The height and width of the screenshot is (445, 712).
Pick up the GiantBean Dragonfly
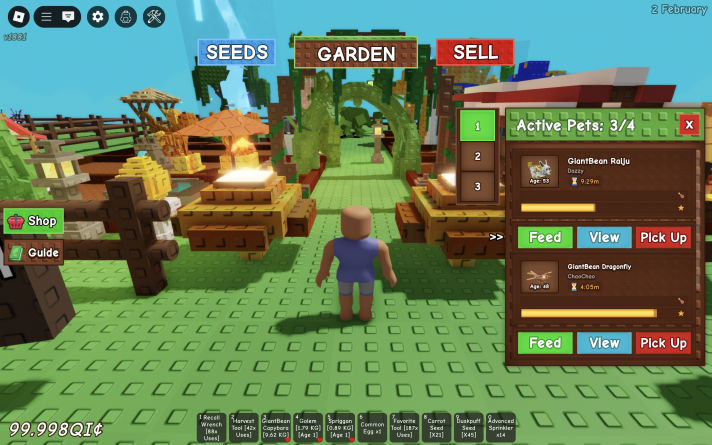[x=663, y=343]
